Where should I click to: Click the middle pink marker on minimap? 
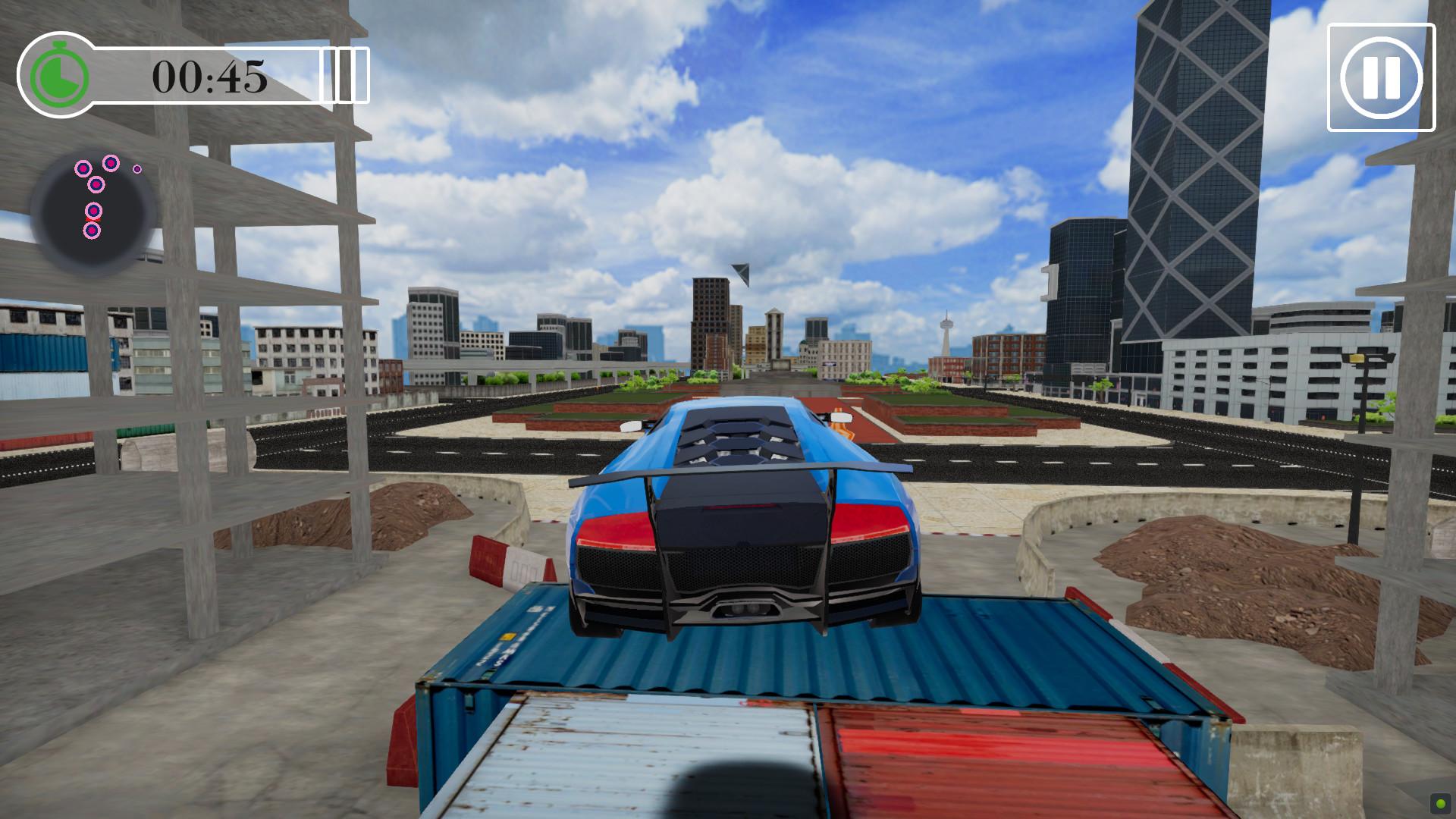pos(96,184)
